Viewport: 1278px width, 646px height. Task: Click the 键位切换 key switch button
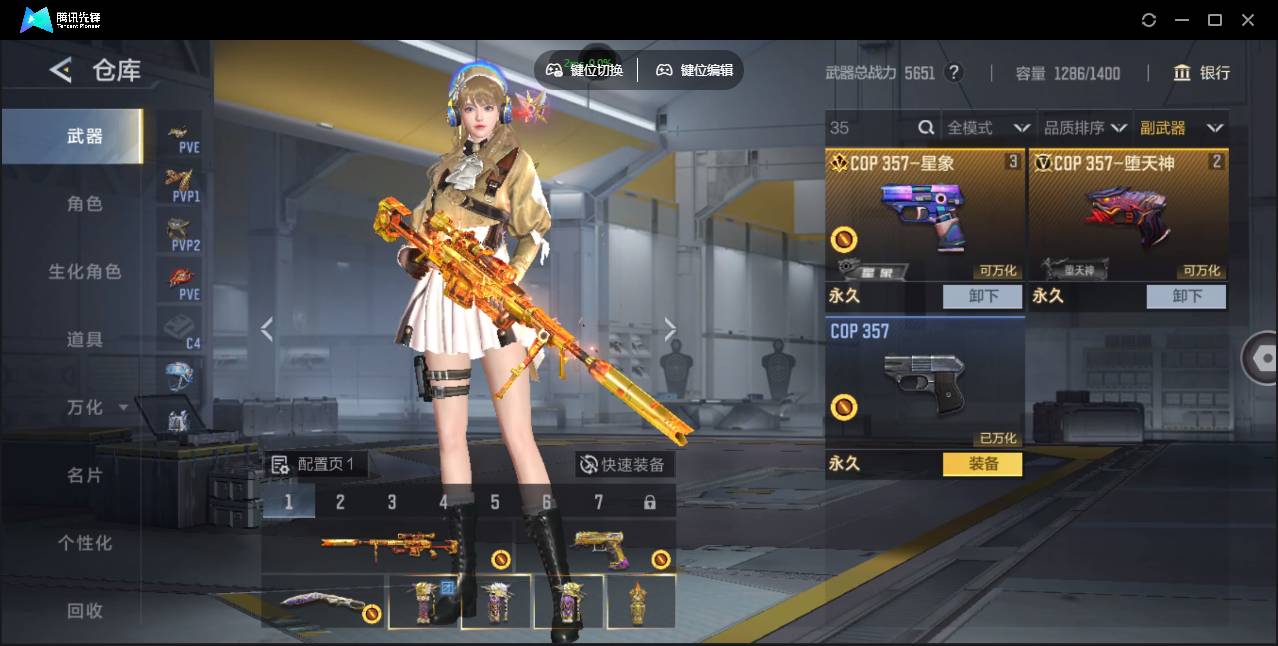(585, 70)
